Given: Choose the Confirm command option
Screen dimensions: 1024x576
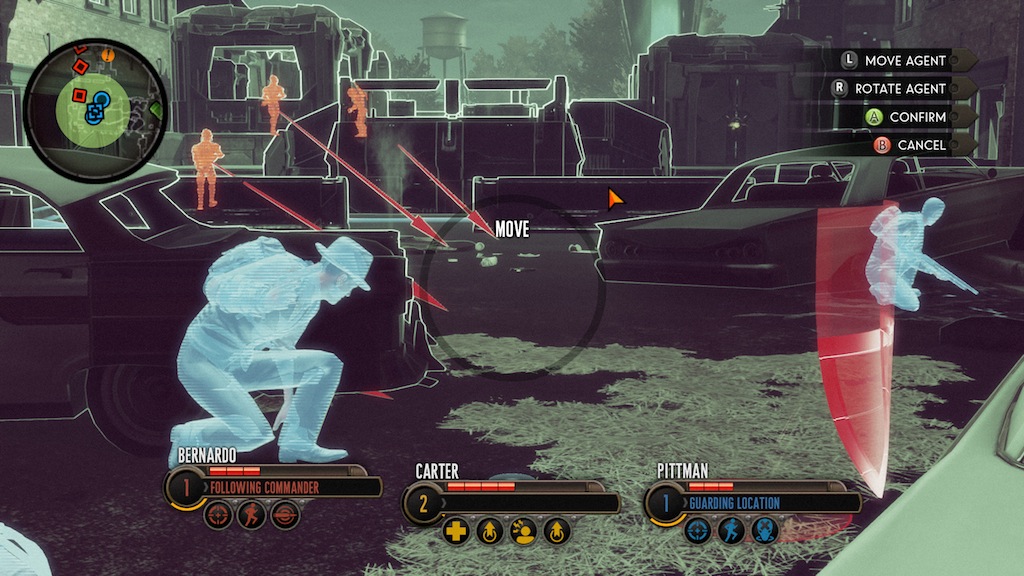Looking at the screenshot, I should pos(917,117).
